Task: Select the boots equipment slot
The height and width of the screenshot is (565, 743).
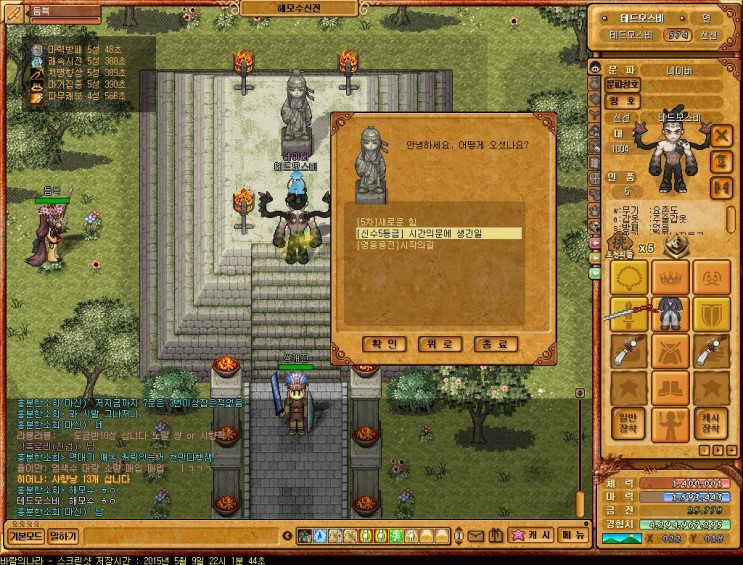Action: (x=671, y=387)
